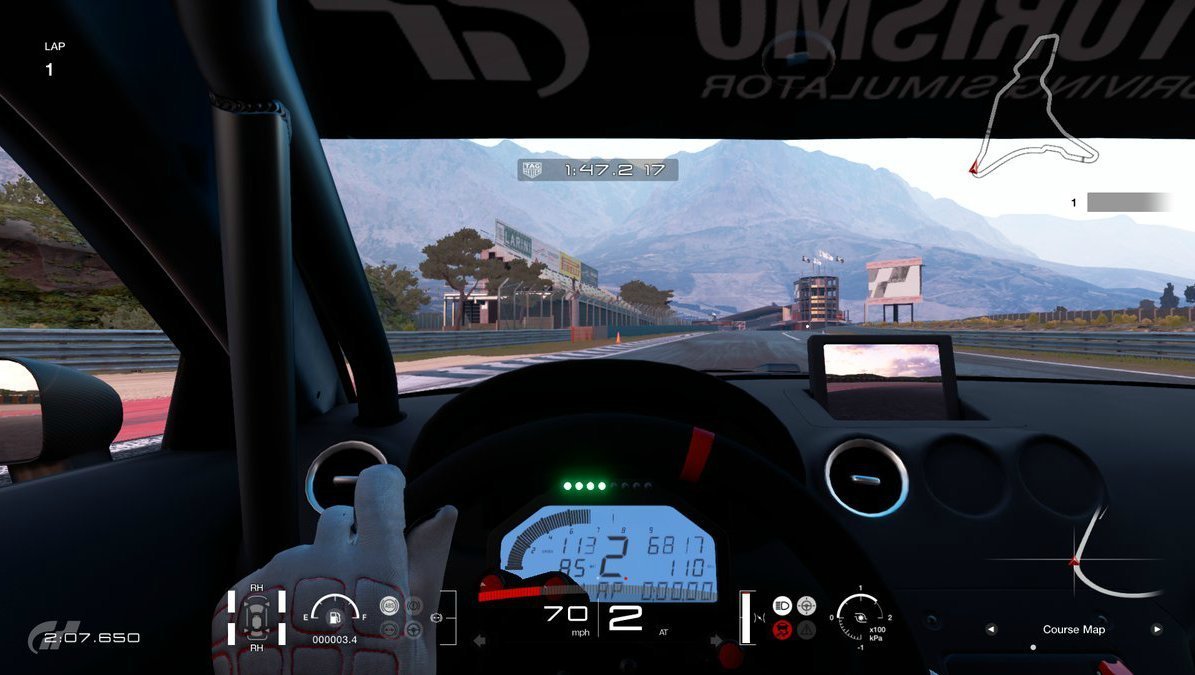Image resolution: width=1195 pixels, height=675 pixels.
Task: Click the left turn arrow indicator
Action: pyautogui.click(x=479, y=640)
